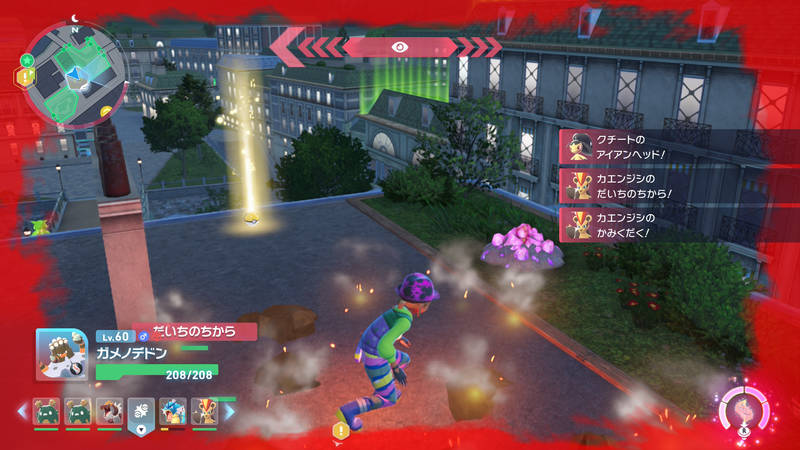
Task: Click the yellow exclamation quest marker by minimap
Action: pyautogui.click(x=19, y=77)
